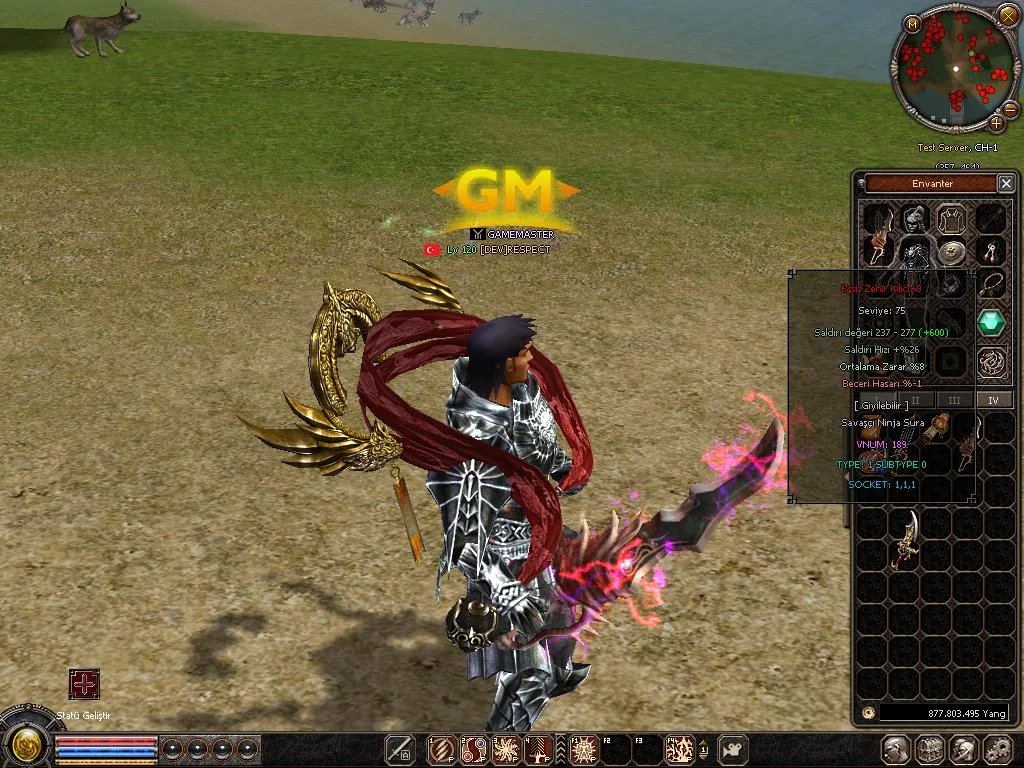This screenshot has height=768, width=1024.
Task: Select the equipped round shield slot
Action: point(952,250)
